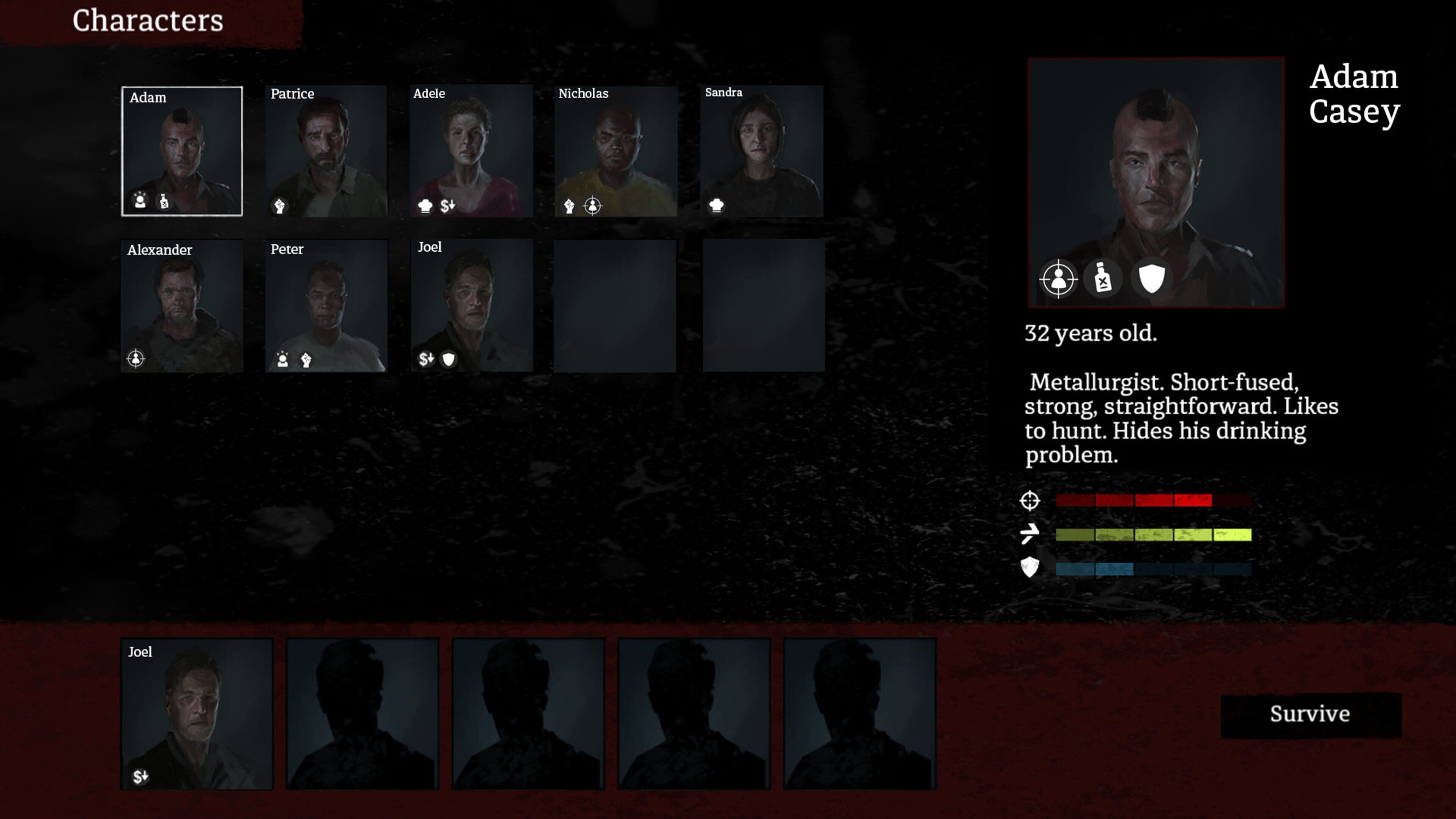Remove Joel from the selected team slot
The image size is (1456, 819).
click(197, 713)
